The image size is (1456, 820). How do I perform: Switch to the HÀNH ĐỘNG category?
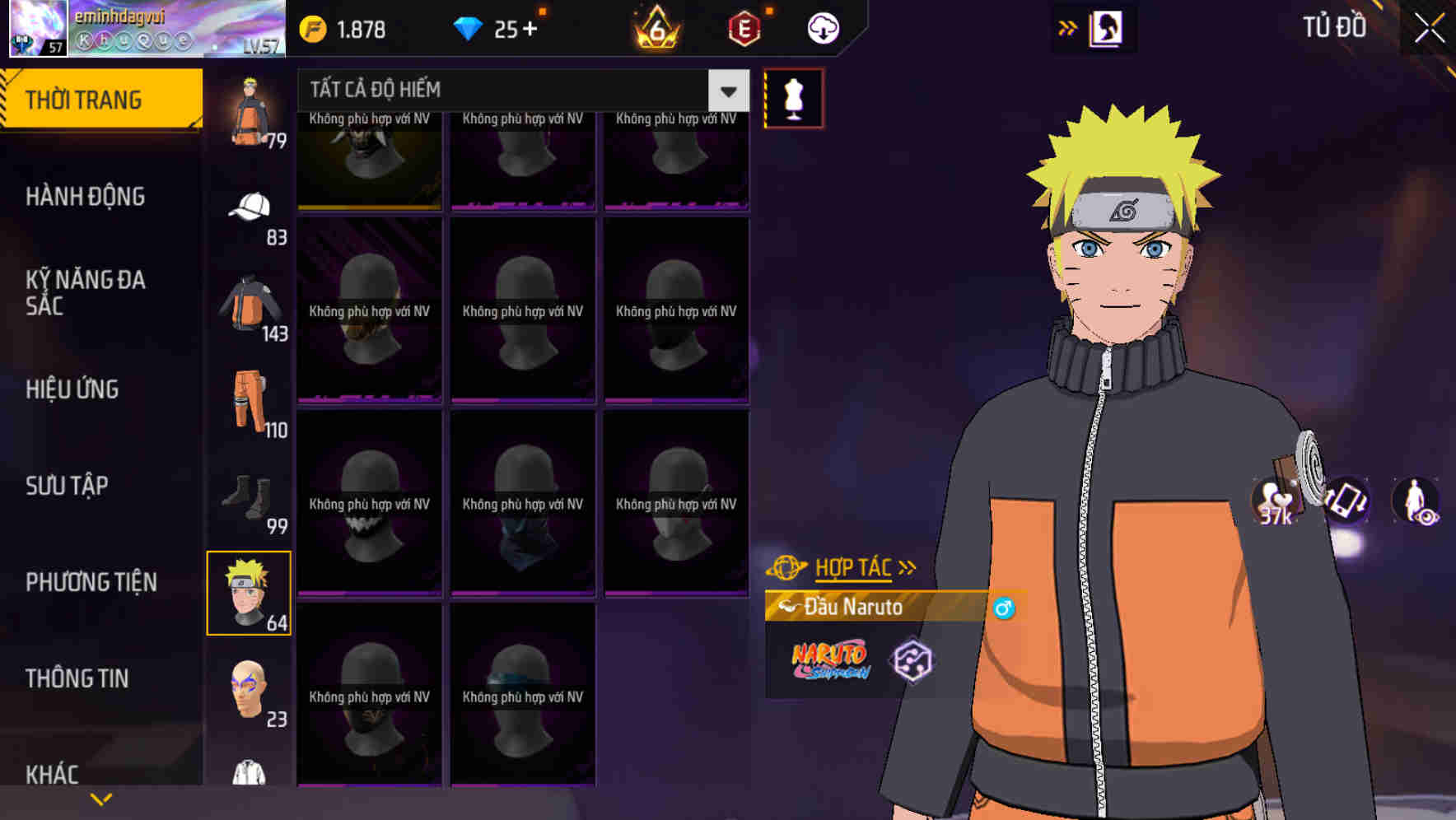[86, 196]
